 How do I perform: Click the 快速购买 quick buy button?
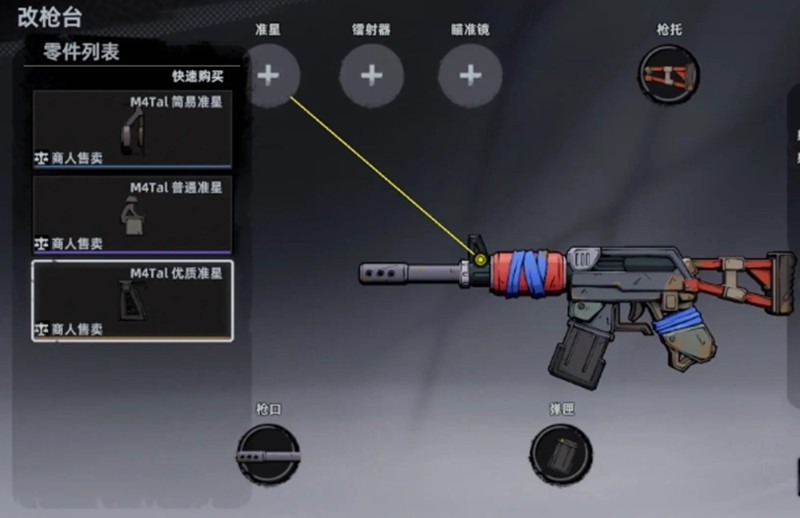click(x=197, y=76)
